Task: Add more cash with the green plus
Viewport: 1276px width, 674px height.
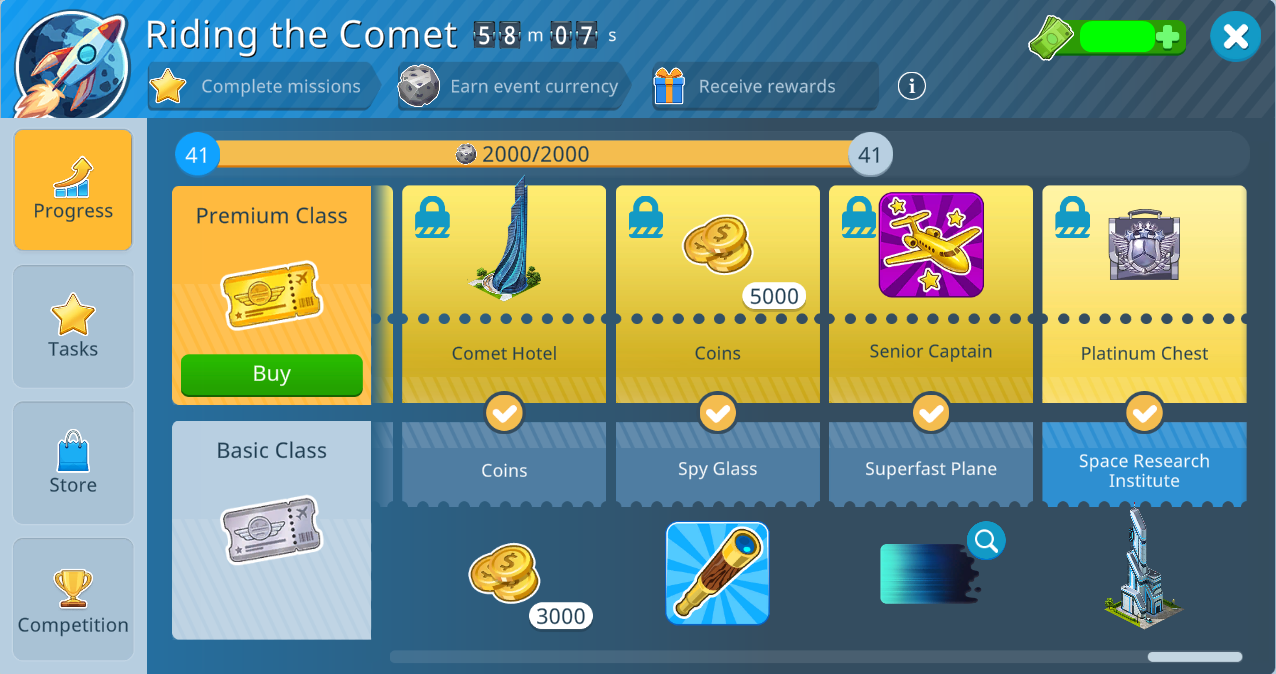Action: pos(1167,38)
